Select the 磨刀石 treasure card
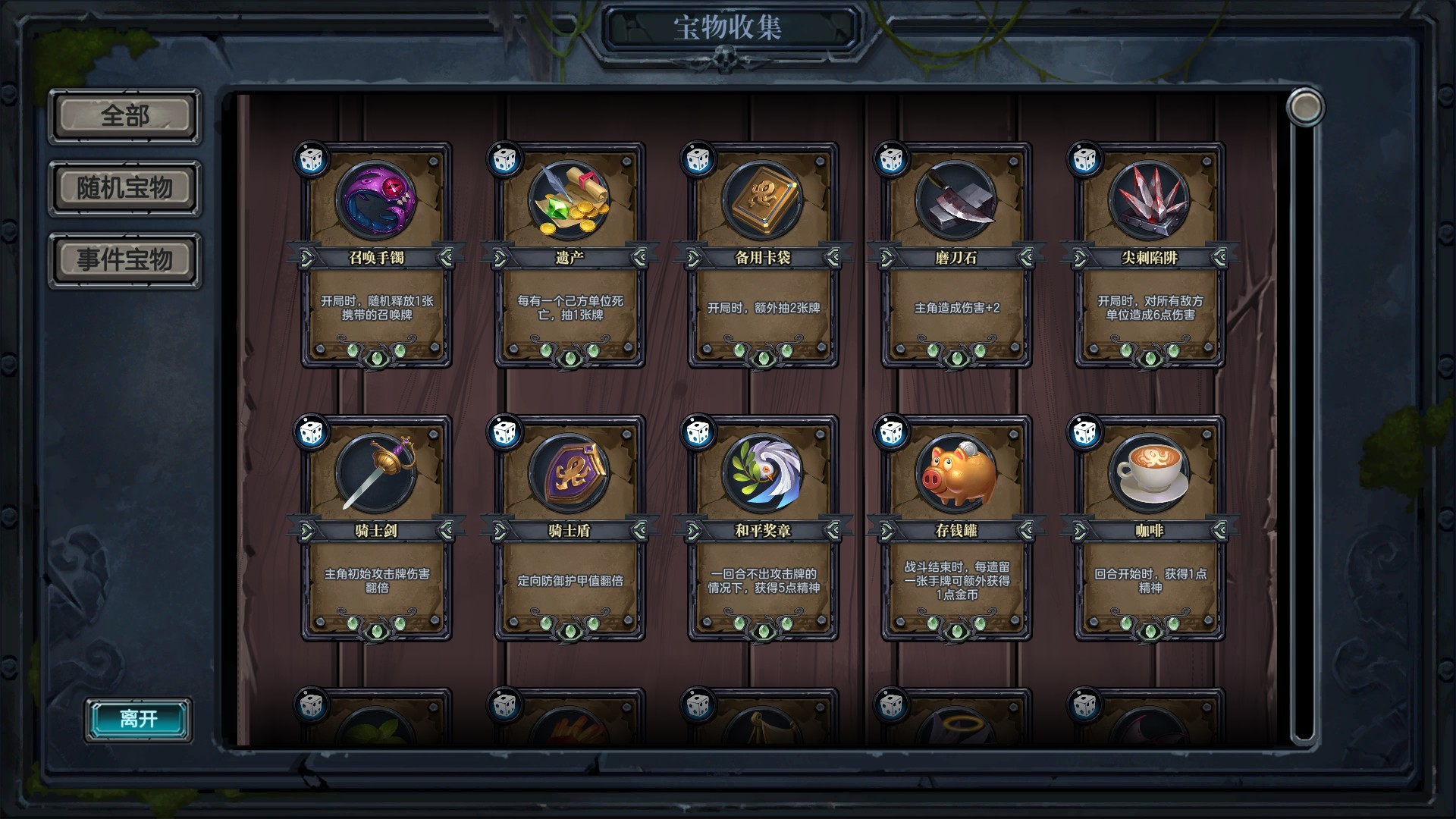 point(956,256)
